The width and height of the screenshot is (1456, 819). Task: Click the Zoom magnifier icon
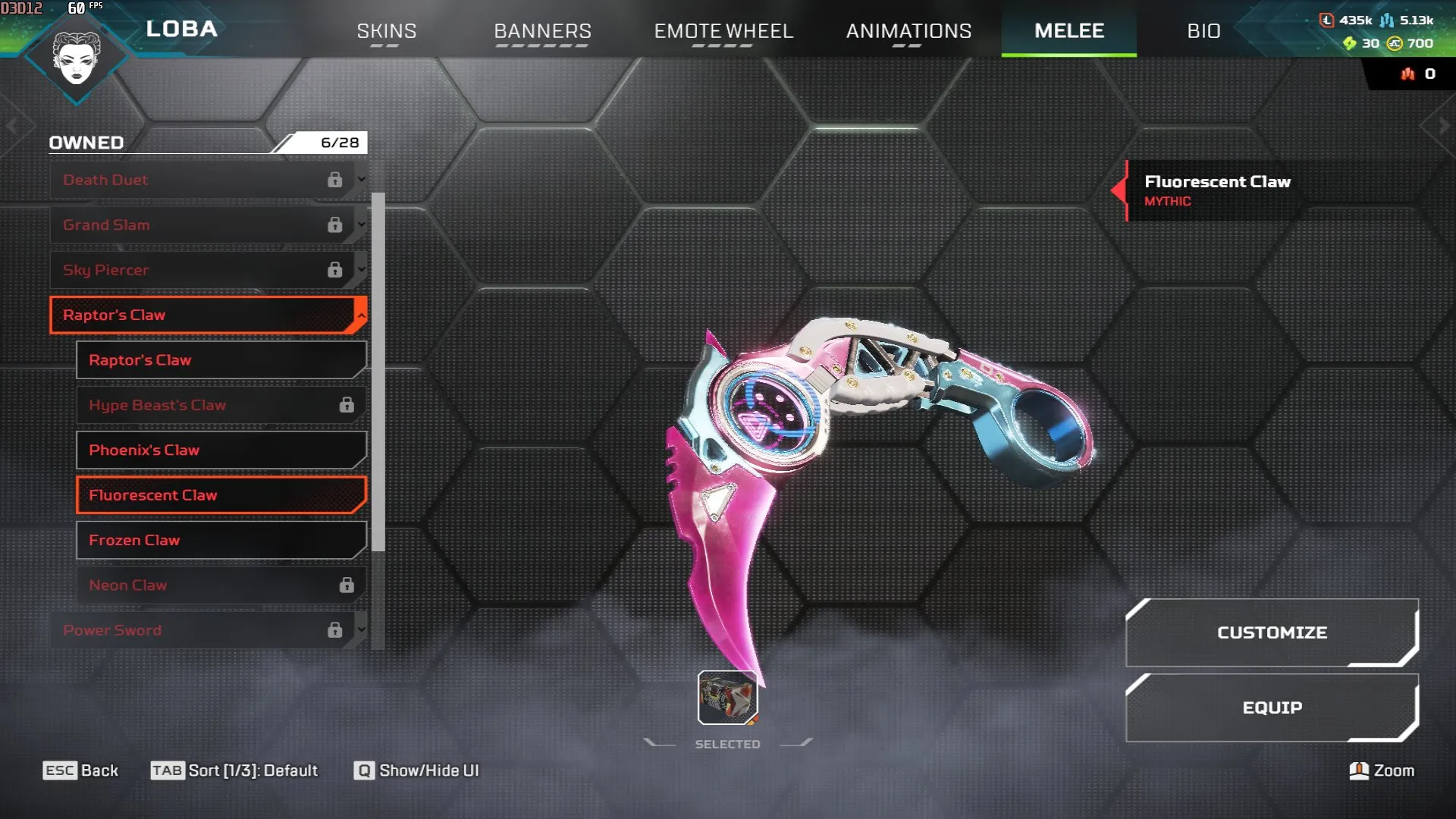(1358, 770)
